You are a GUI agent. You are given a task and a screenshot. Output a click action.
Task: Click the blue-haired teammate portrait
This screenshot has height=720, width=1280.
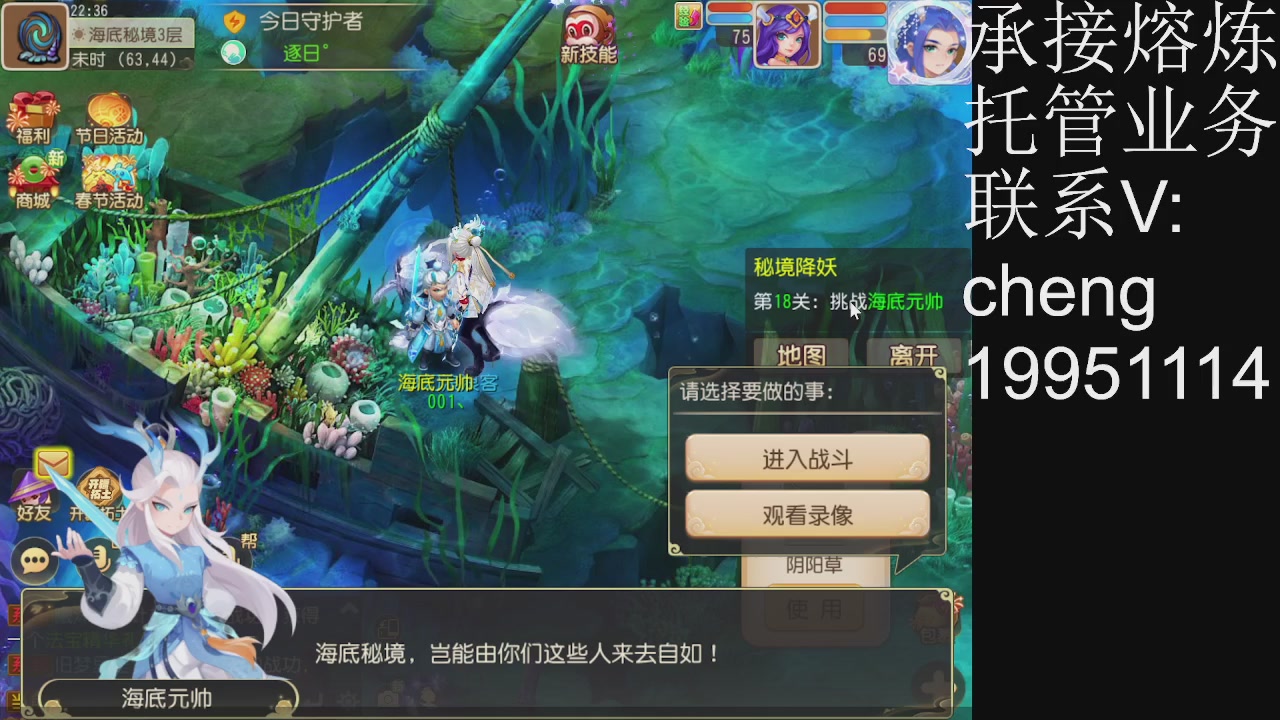coord(928,42)
